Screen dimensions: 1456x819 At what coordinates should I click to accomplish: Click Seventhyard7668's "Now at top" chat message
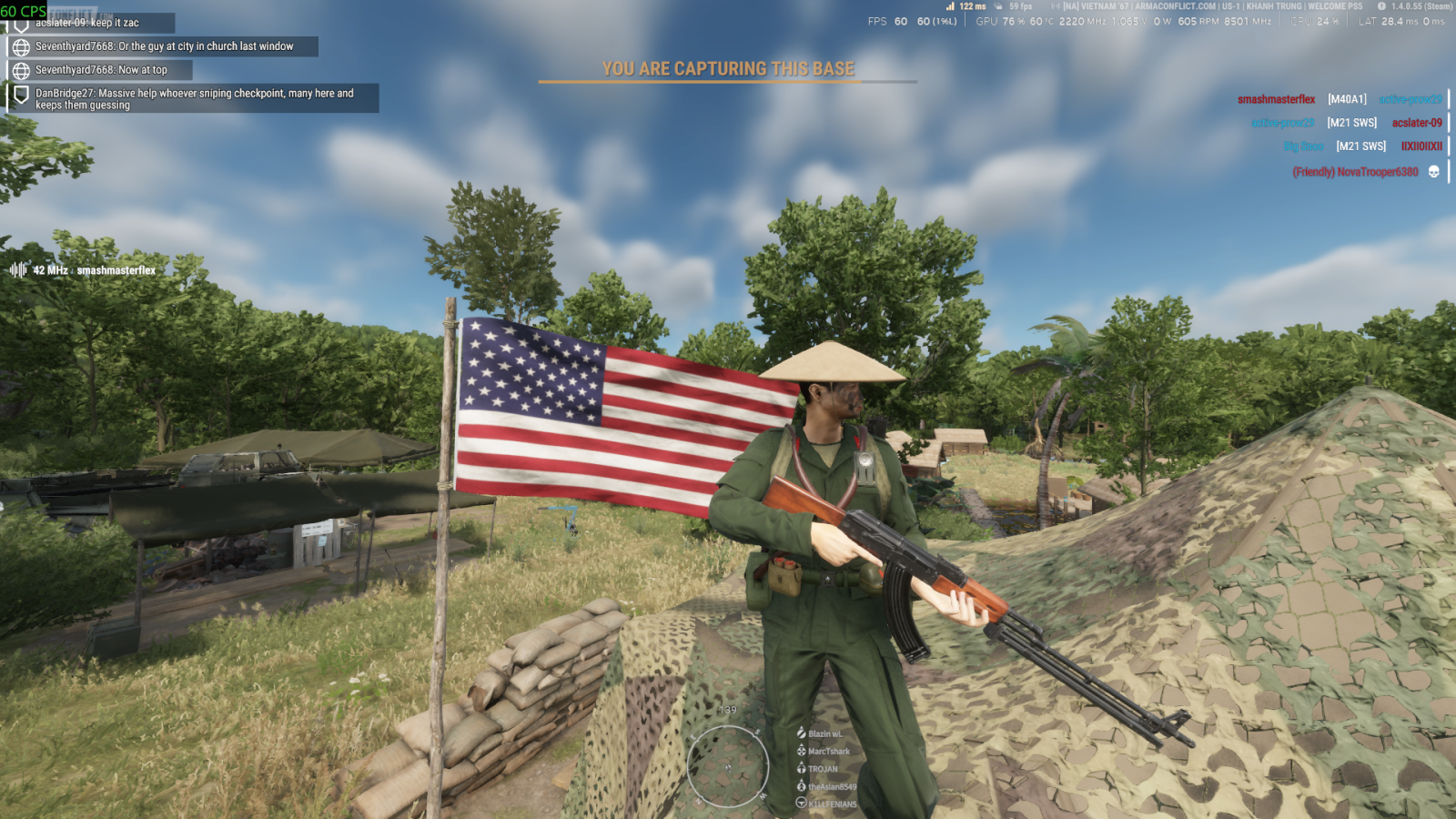pos(101,70)
